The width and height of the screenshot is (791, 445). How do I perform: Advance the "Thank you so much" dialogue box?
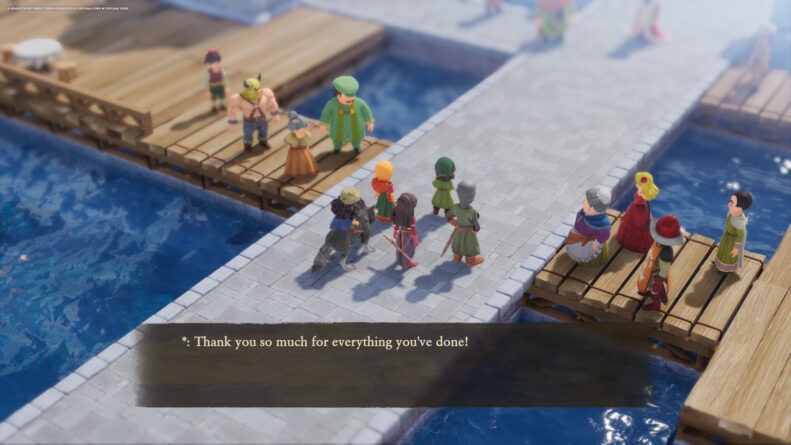(x=394, y=364)
